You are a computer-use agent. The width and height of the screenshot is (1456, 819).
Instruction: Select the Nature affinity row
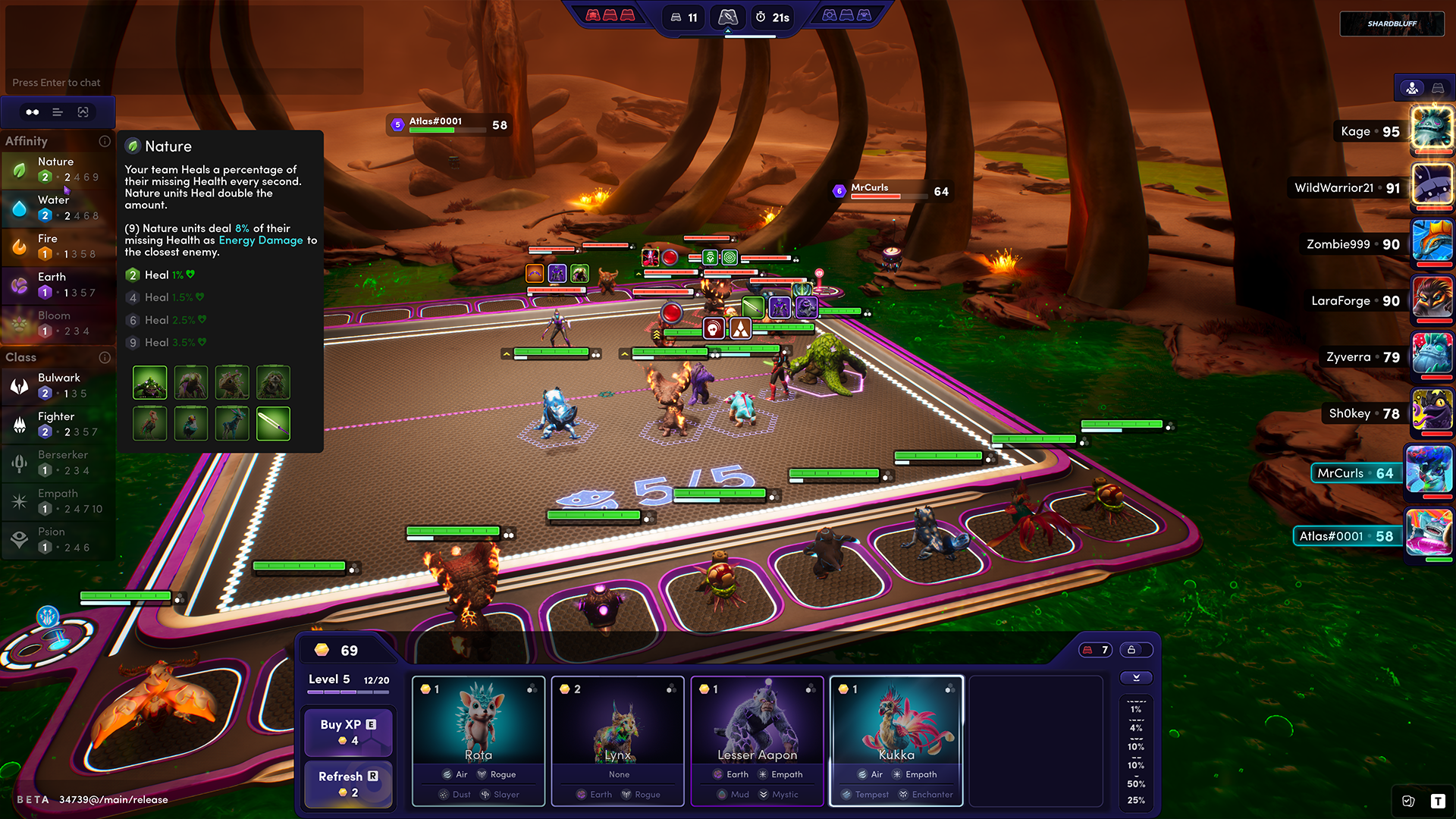58,169
